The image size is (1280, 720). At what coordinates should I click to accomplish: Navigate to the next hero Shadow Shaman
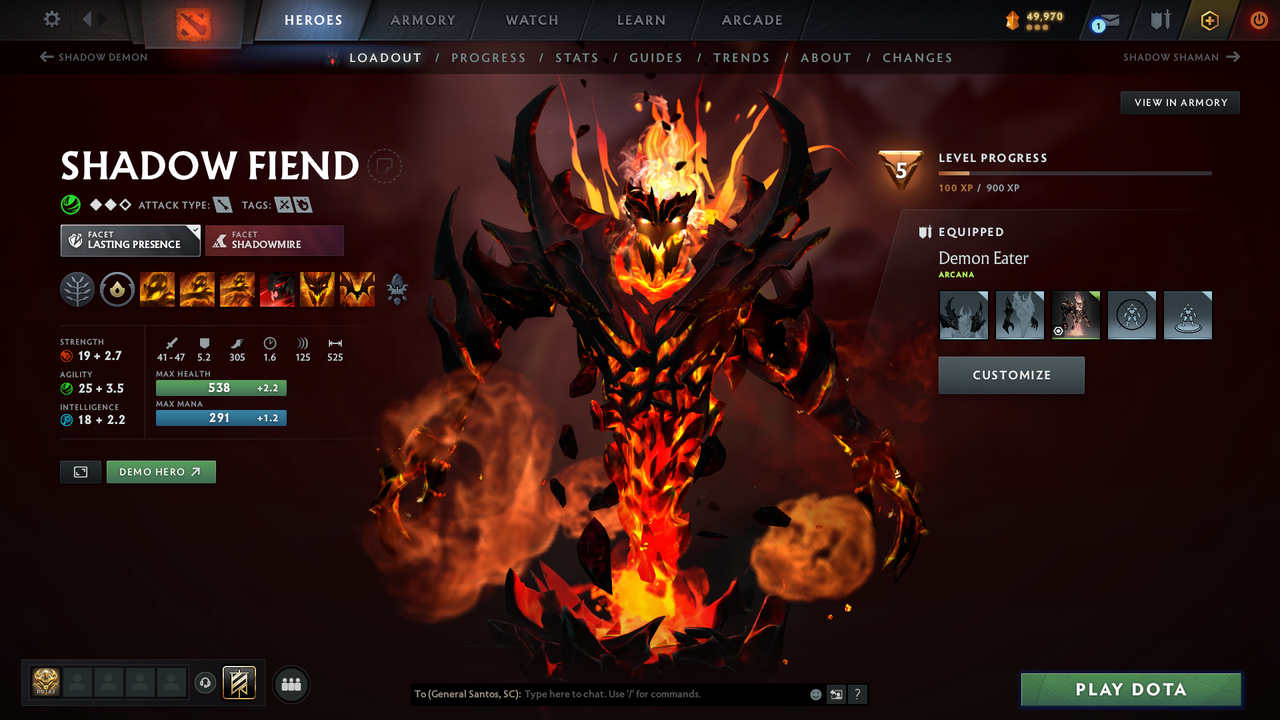1181,57
